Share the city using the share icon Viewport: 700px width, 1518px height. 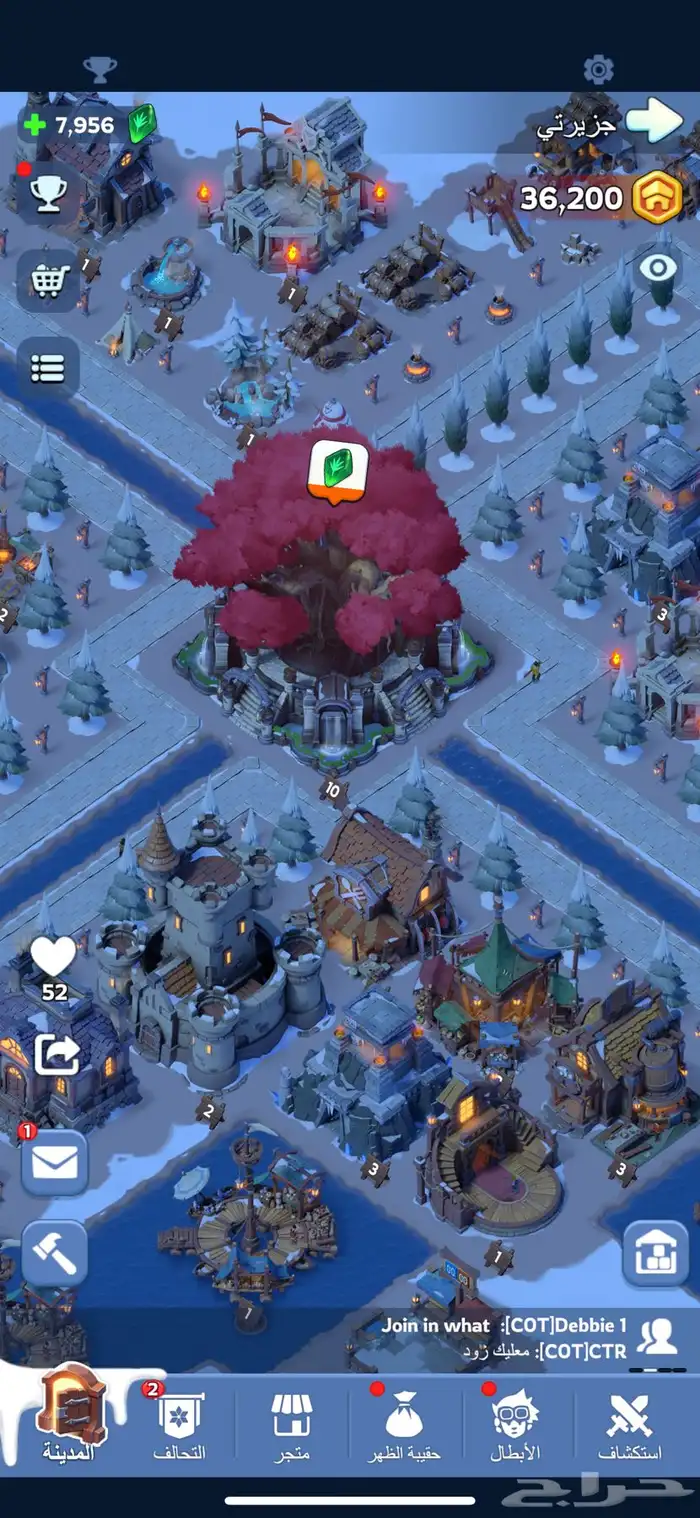pyautogui.click(x=56, y=1055)
